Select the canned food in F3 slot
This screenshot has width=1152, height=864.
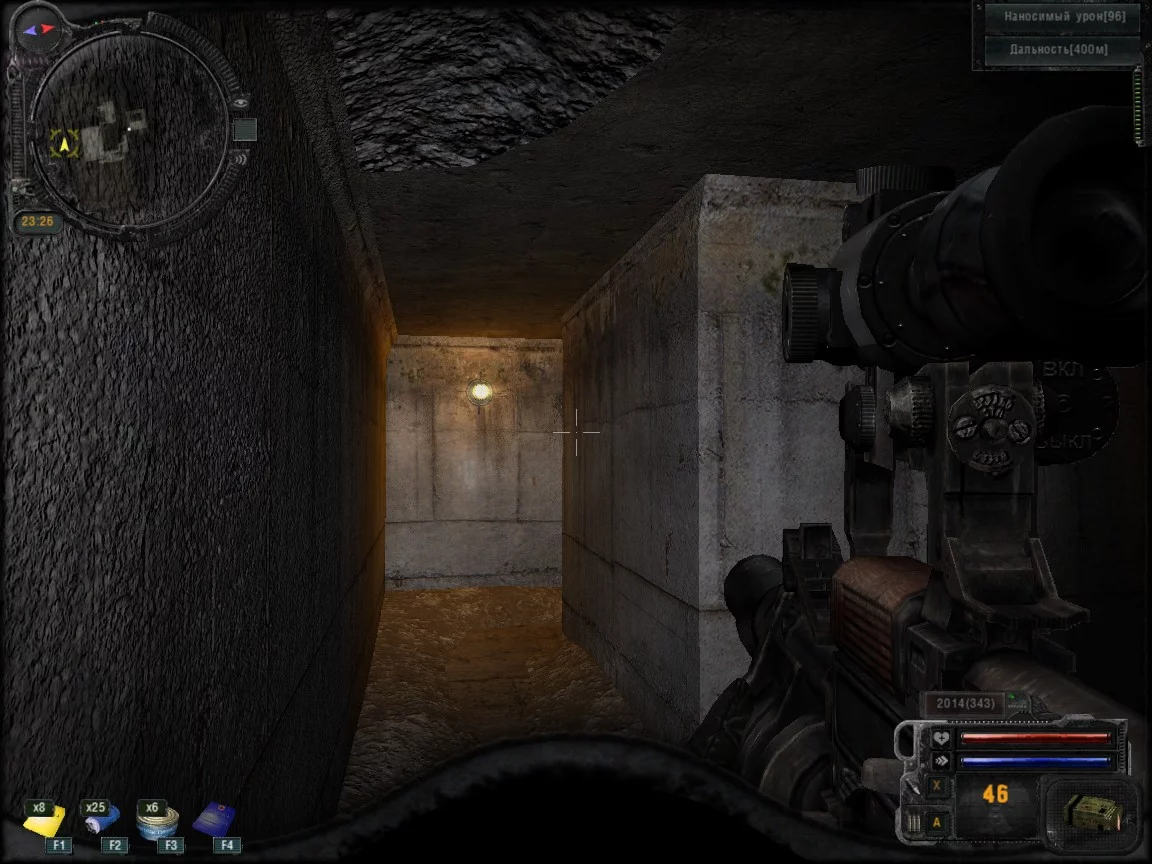(x=157, y=820)
